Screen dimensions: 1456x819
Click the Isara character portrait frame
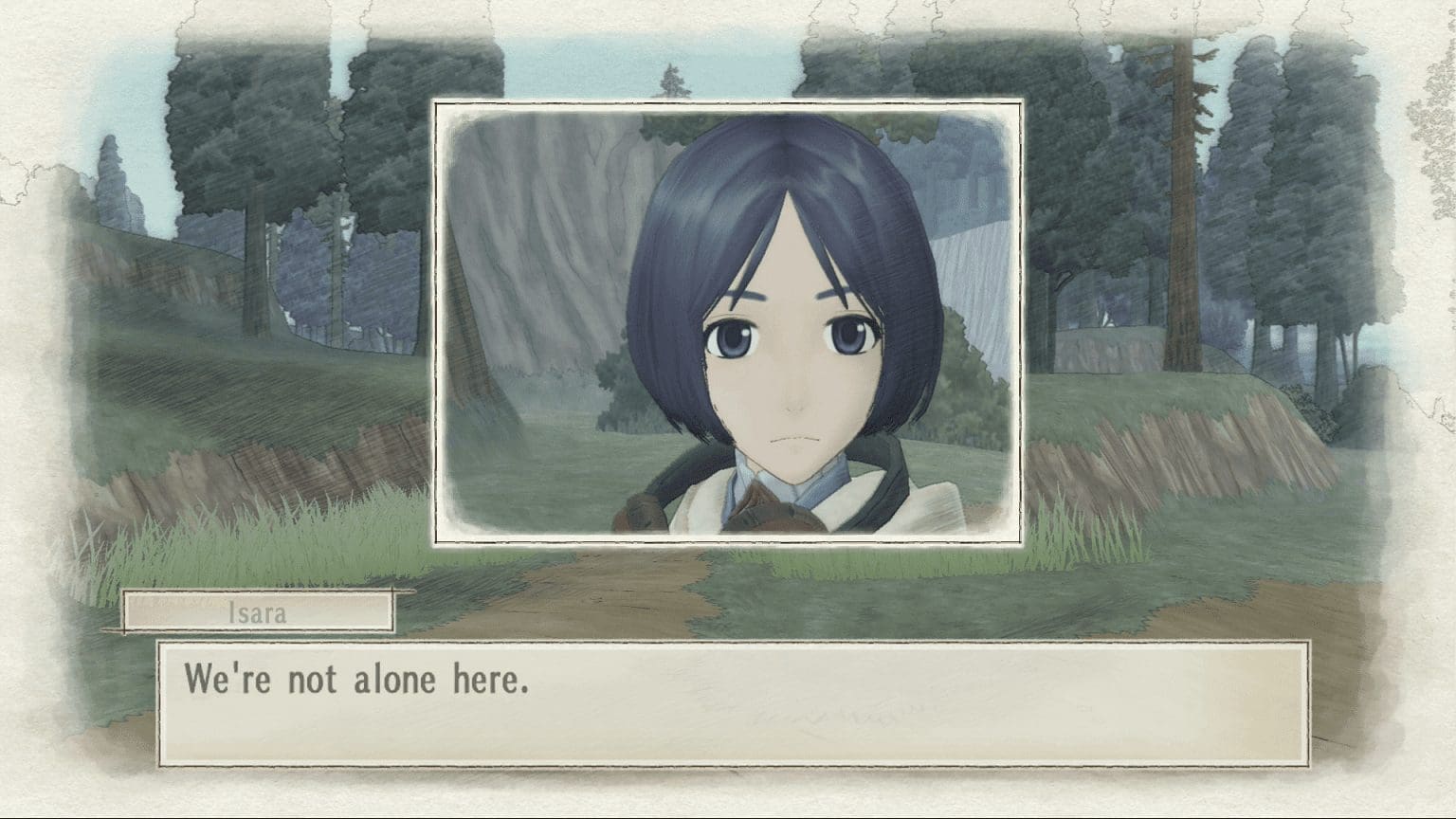[x=730, y=322]
